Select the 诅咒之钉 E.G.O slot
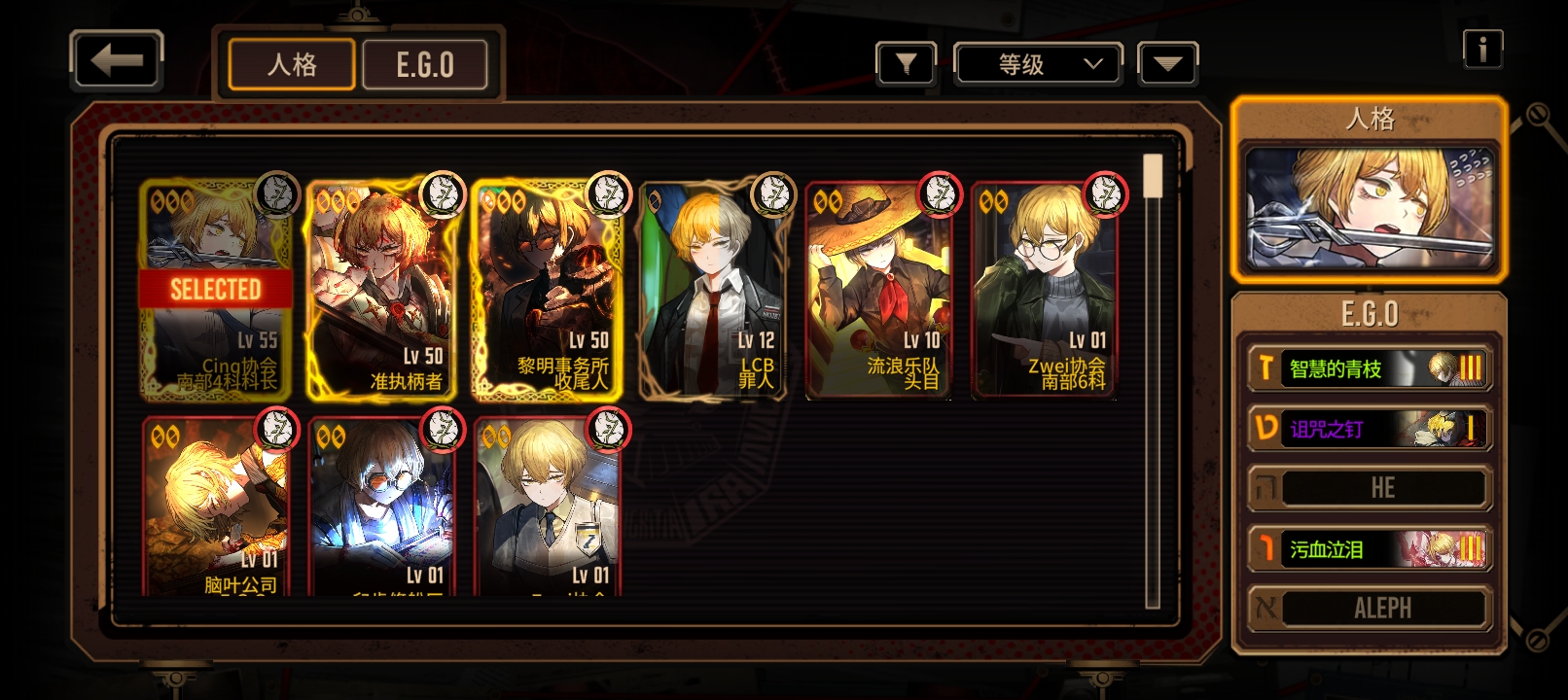The height and width of the screenshot is (700, 1568). [x=1370, y=429]
